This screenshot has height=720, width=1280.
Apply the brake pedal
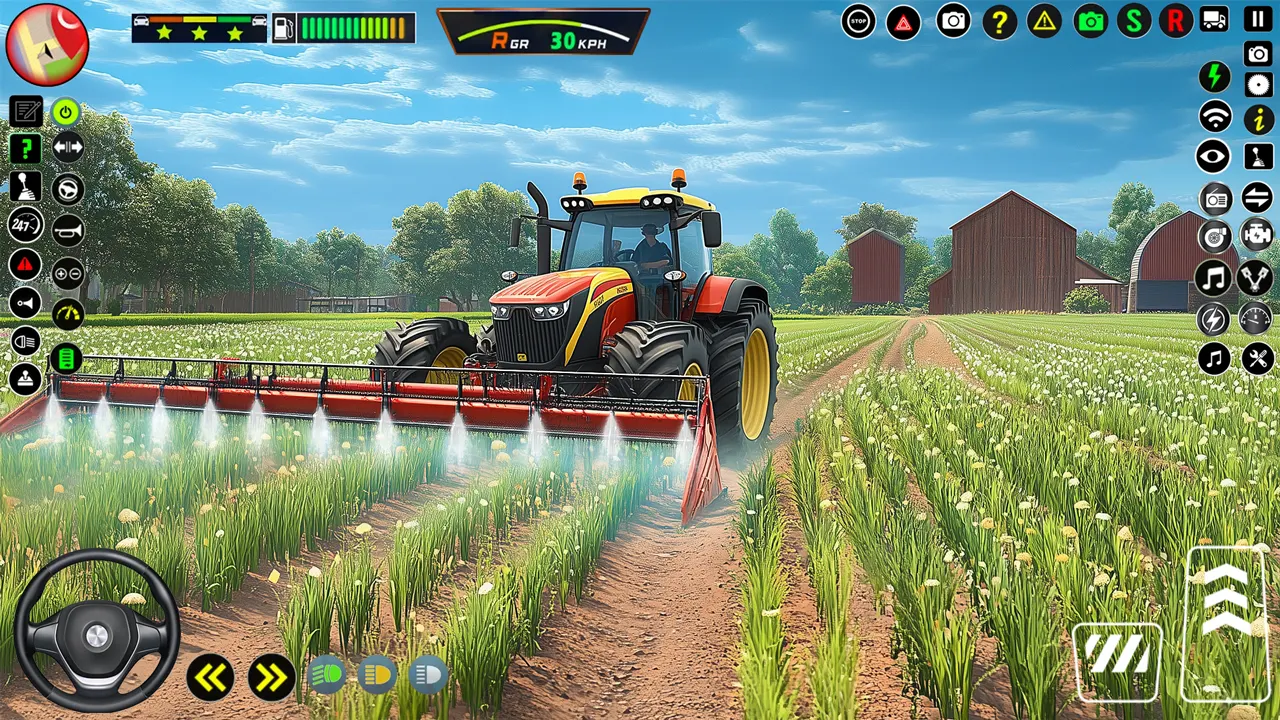point(1117,661)
